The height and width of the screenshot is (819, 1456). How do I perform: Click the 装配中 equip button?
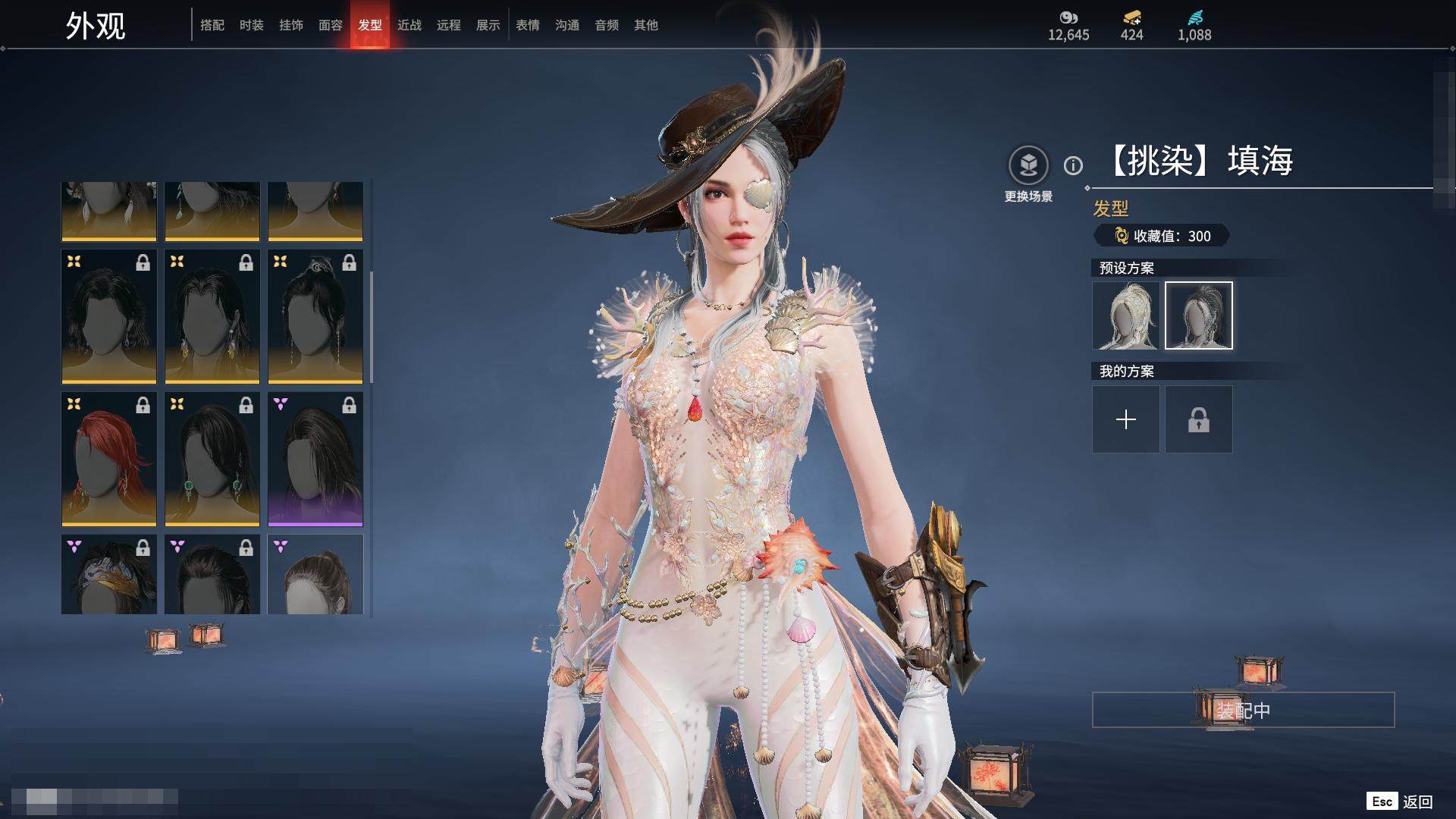(x=1243, y=710)
